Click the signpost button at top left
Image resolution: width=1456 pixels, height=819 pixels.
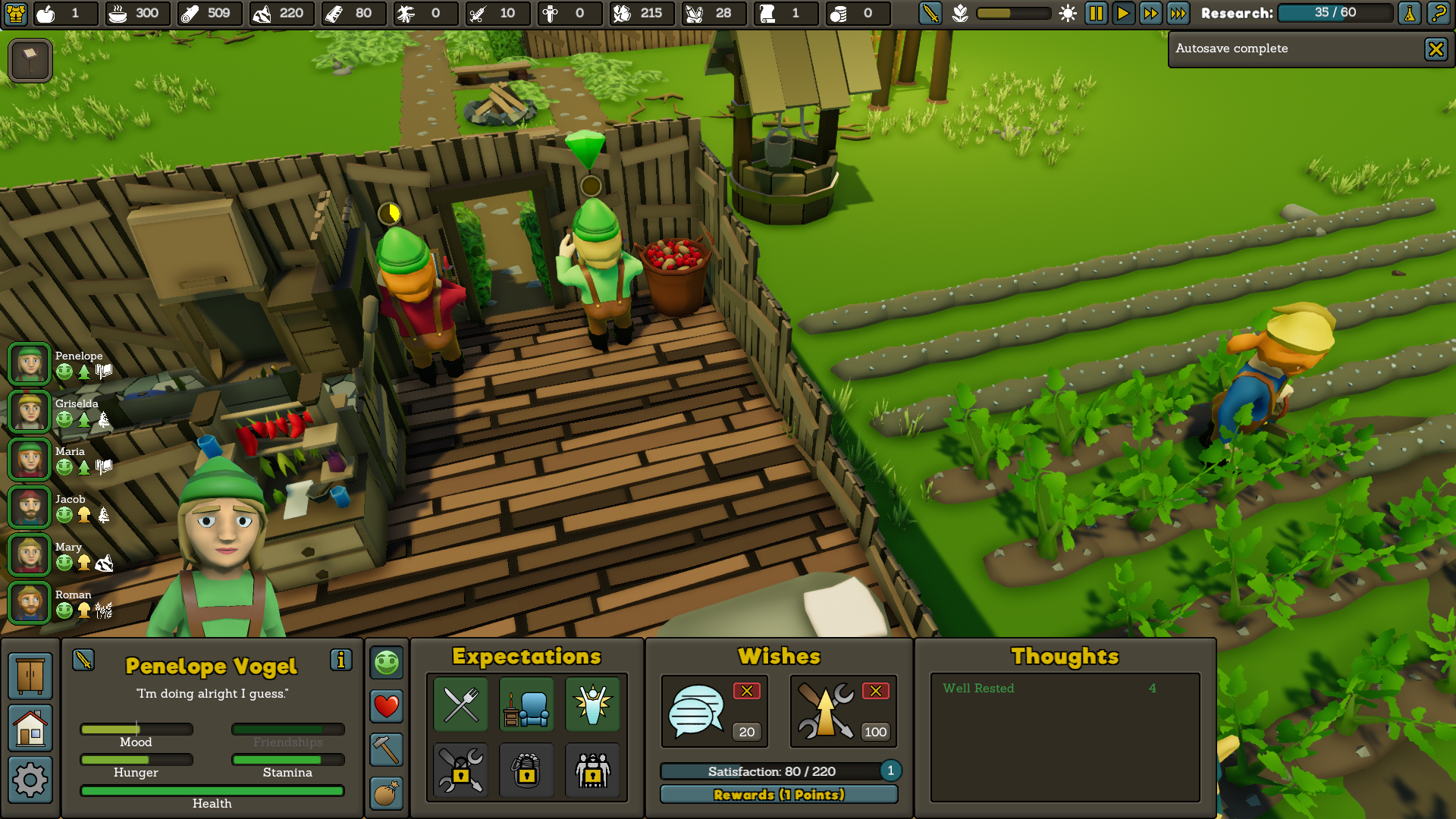pyautogui.click(x=30, y=60)
